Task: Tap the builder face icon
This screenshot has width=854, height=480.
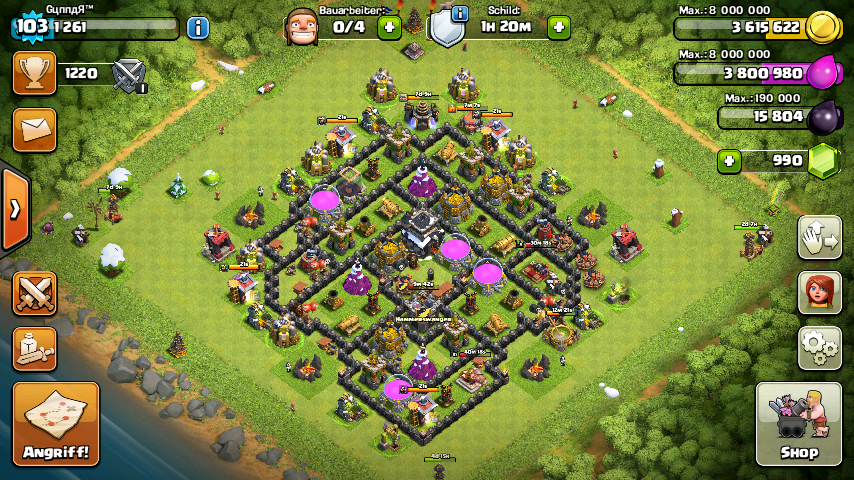Action: tap(302, 25)
